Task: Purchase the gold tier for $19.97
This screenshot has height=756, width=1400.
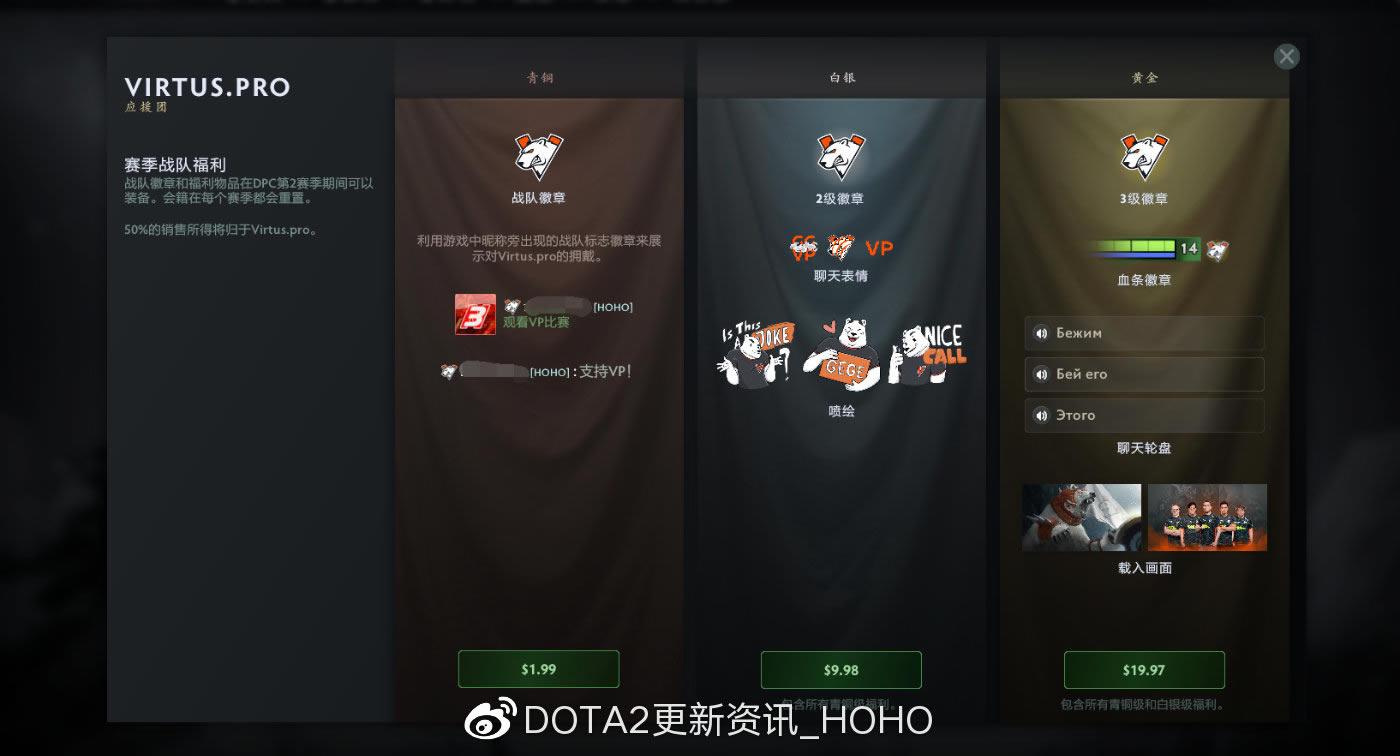Action: pyautogui.click(x=1145, y=670)
